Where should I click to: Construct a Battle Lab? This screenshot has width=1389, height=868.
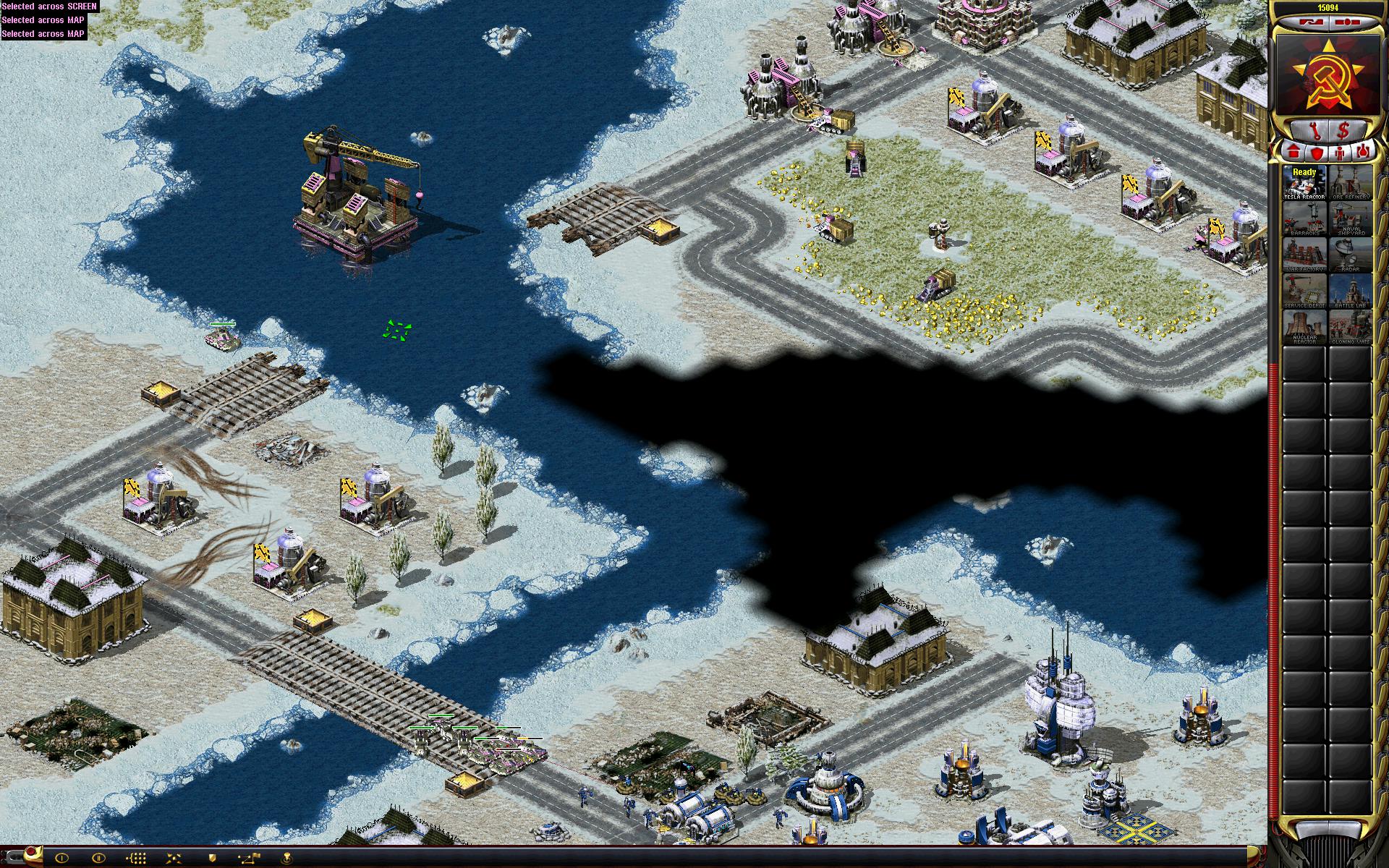coord(1349,291)
